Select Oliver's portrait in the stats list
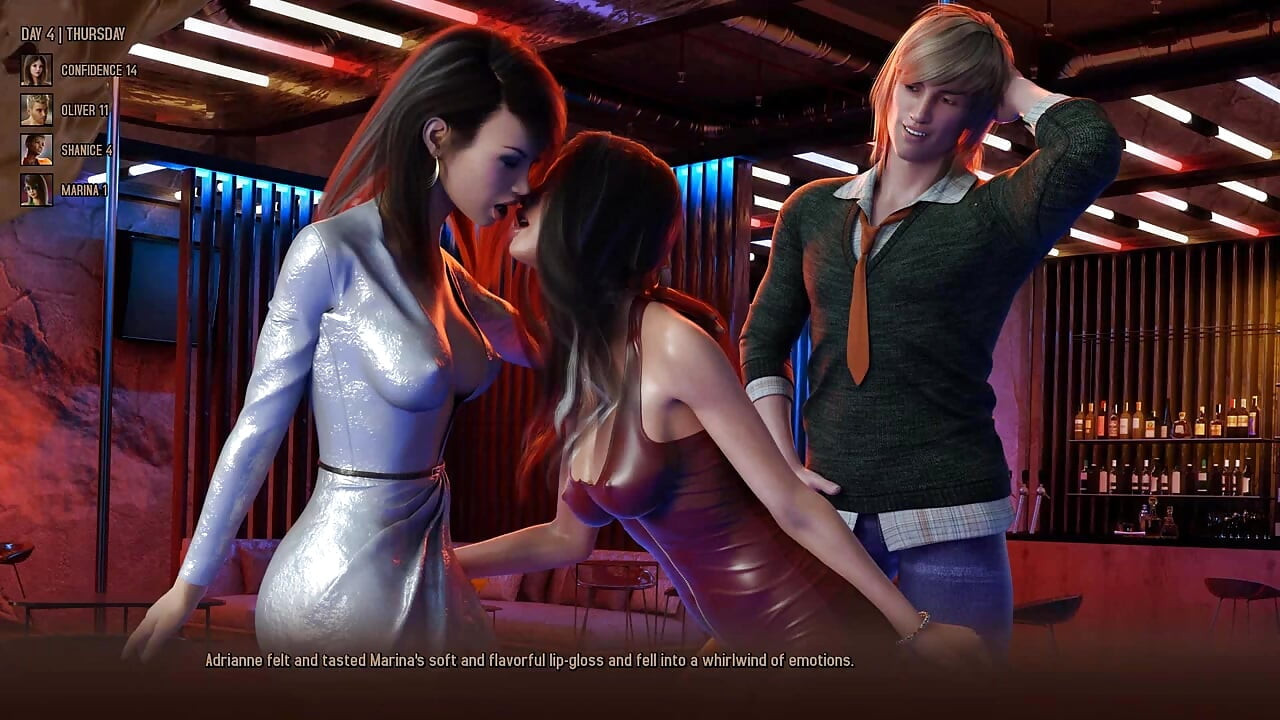This screenshot has height=720, width=1280. coord(36,110)
